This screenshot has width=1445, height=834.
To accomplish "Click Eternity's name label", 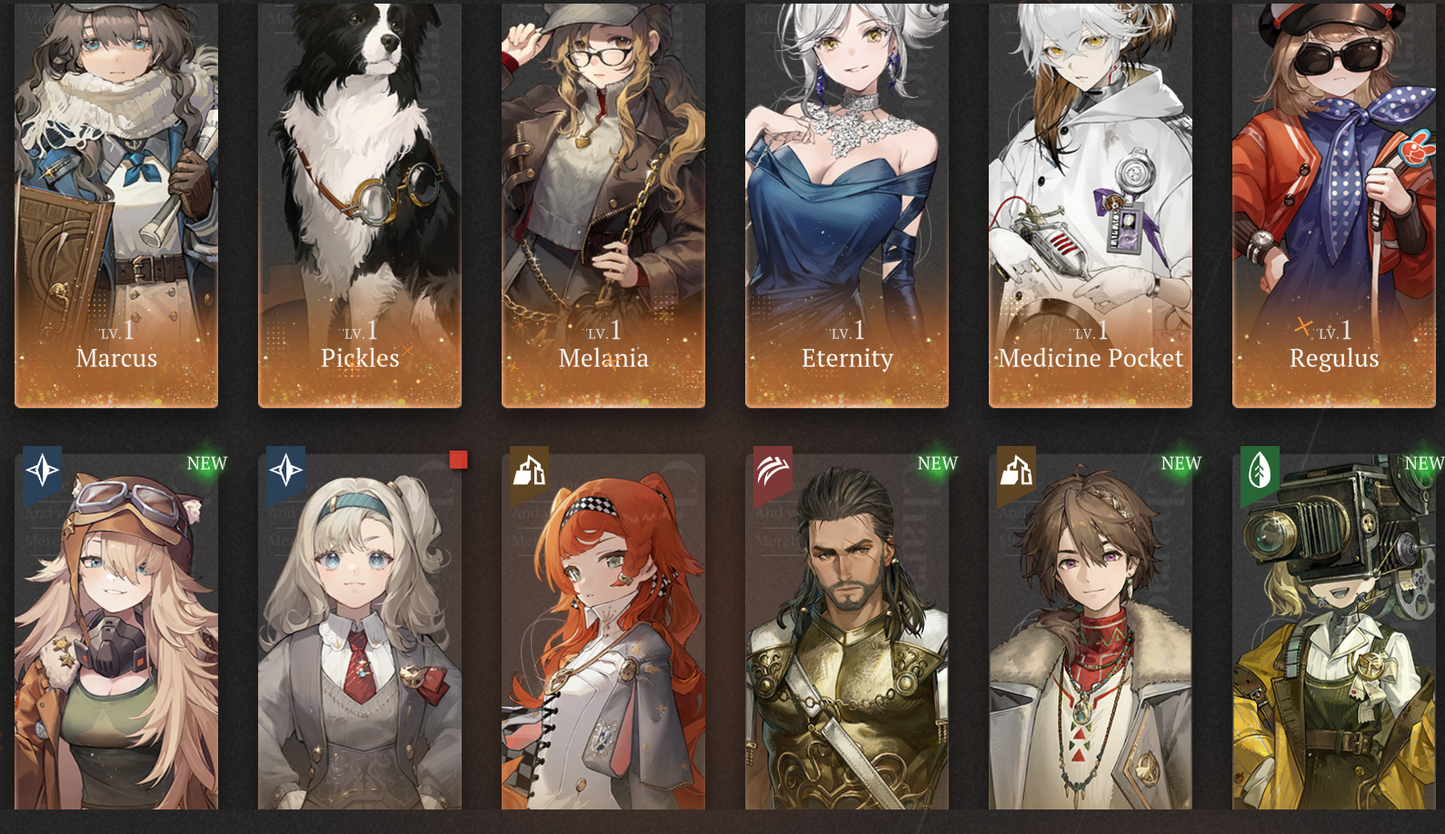I will 847,358.
